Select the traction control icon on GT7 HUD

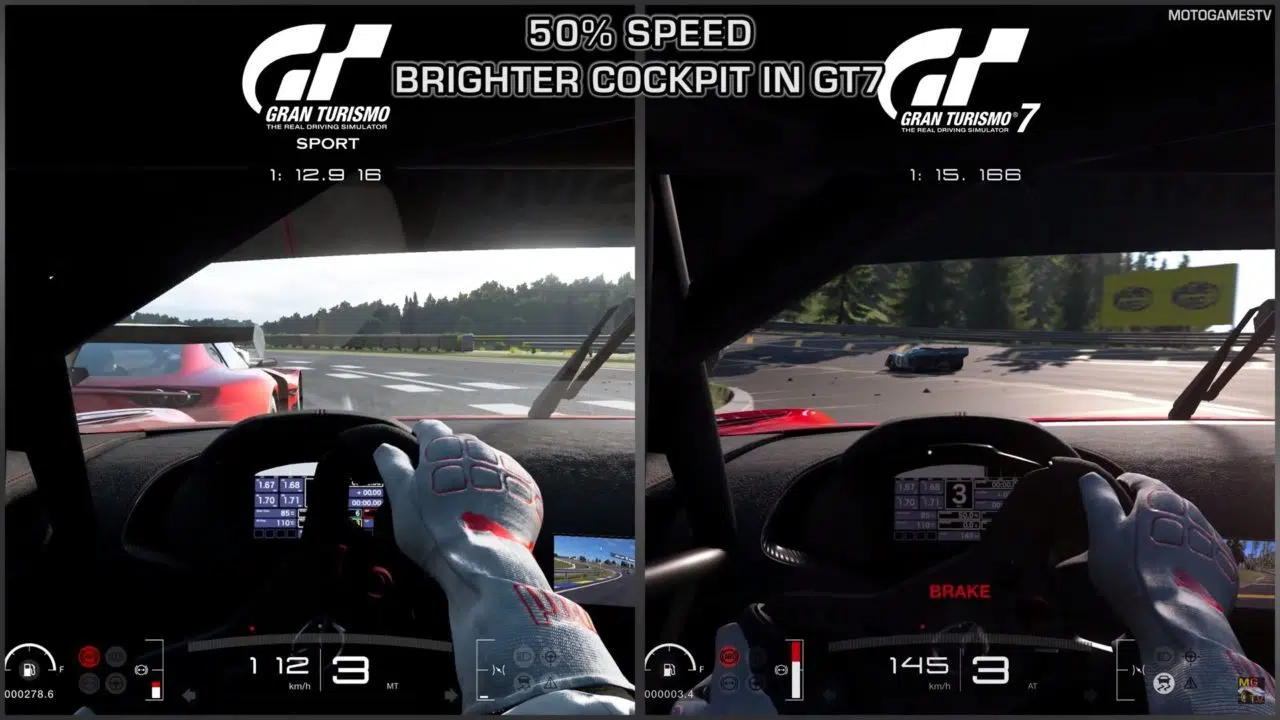point(1163,683)
